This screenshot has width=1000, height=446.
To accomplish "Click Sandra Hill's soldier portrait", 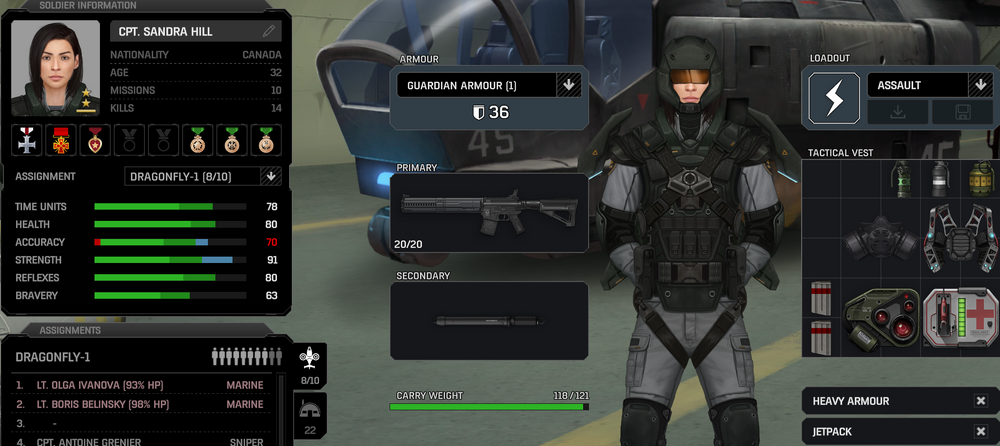I will point(55,68).
